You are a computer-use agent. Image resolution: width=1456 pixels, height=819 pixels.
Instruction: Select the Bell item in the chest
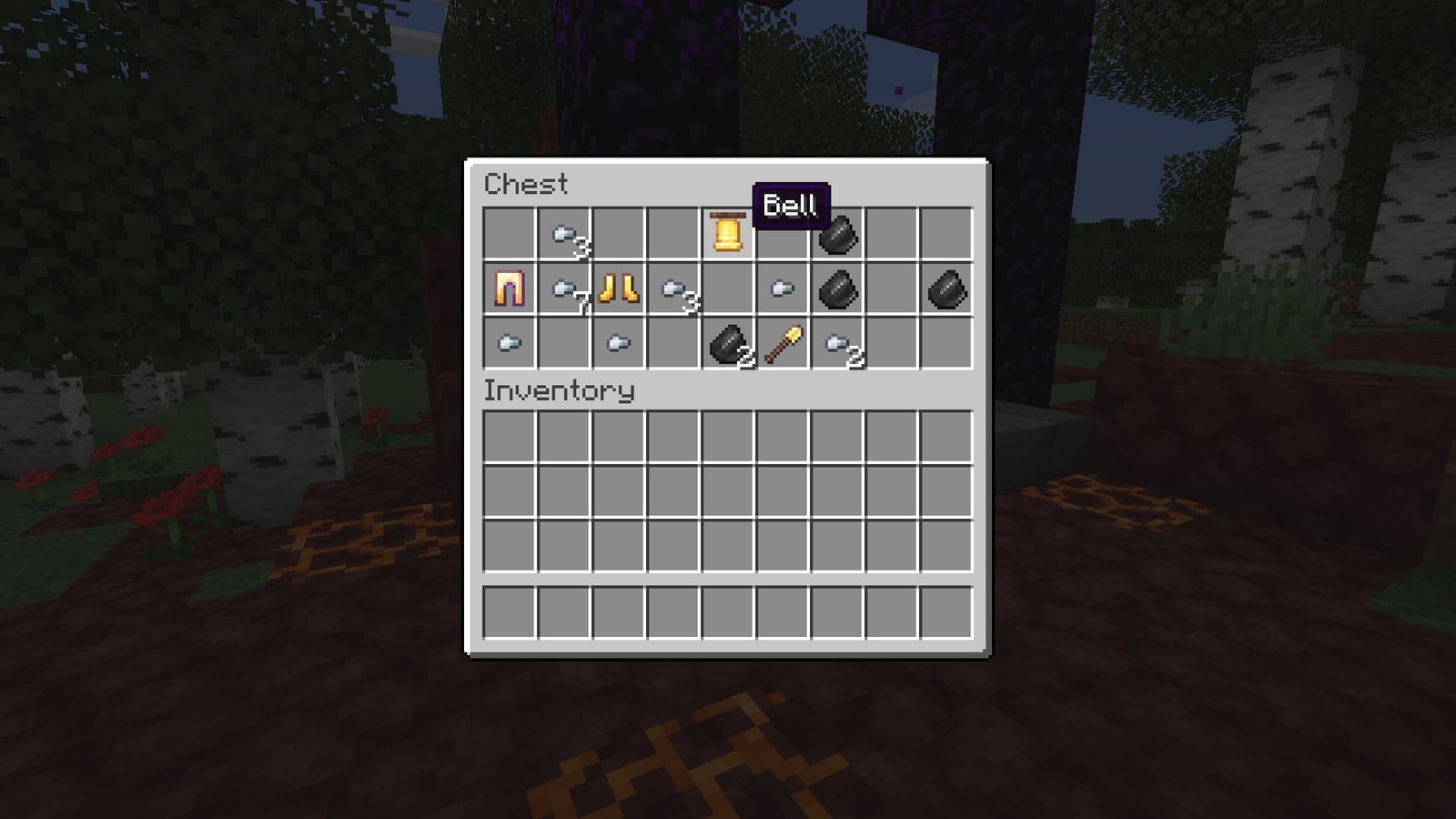point(726,237)
